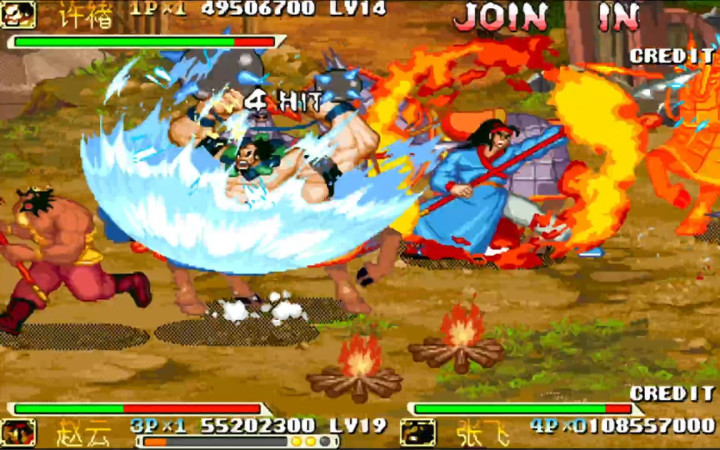The width and height of the screenshot is (720, 450).
Task: Click the JOIN IN player prompt
Action: [546, 17]
